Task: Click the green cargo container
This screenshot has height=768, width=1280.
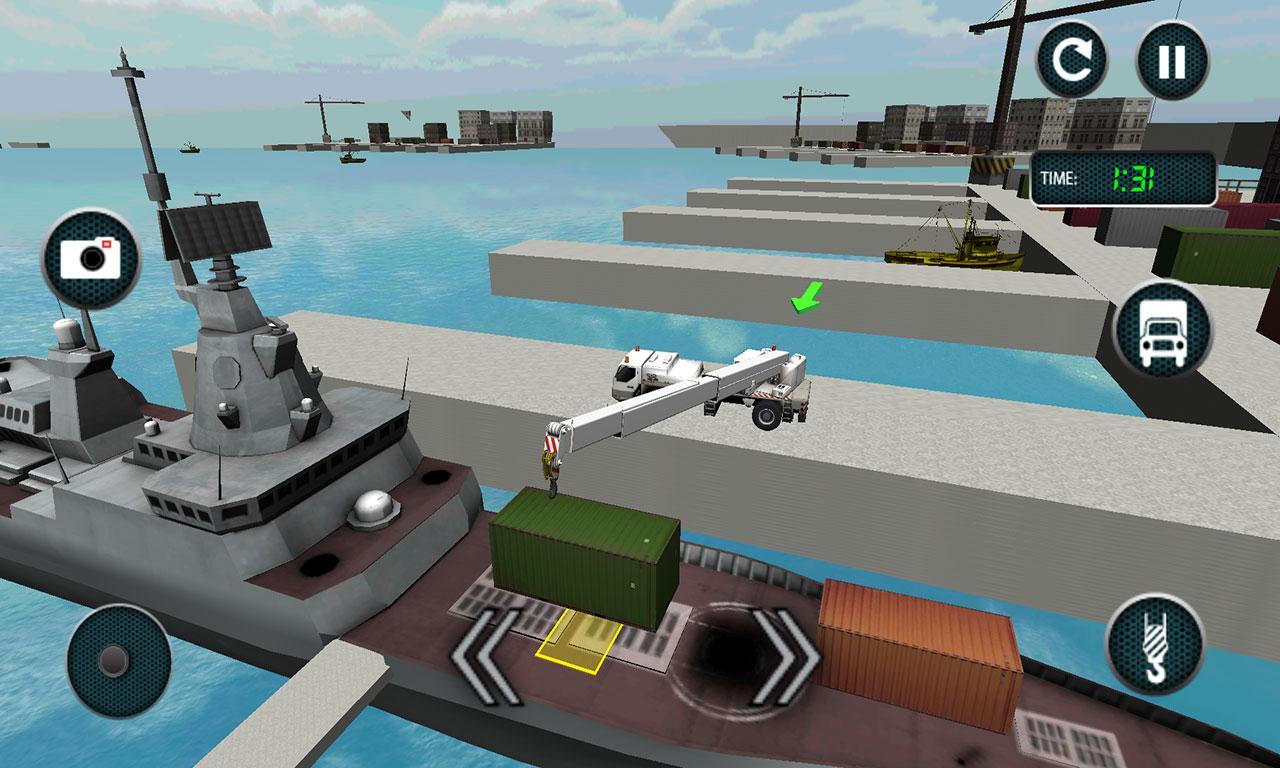Action: pyautogui.click(x=584, y=560)
